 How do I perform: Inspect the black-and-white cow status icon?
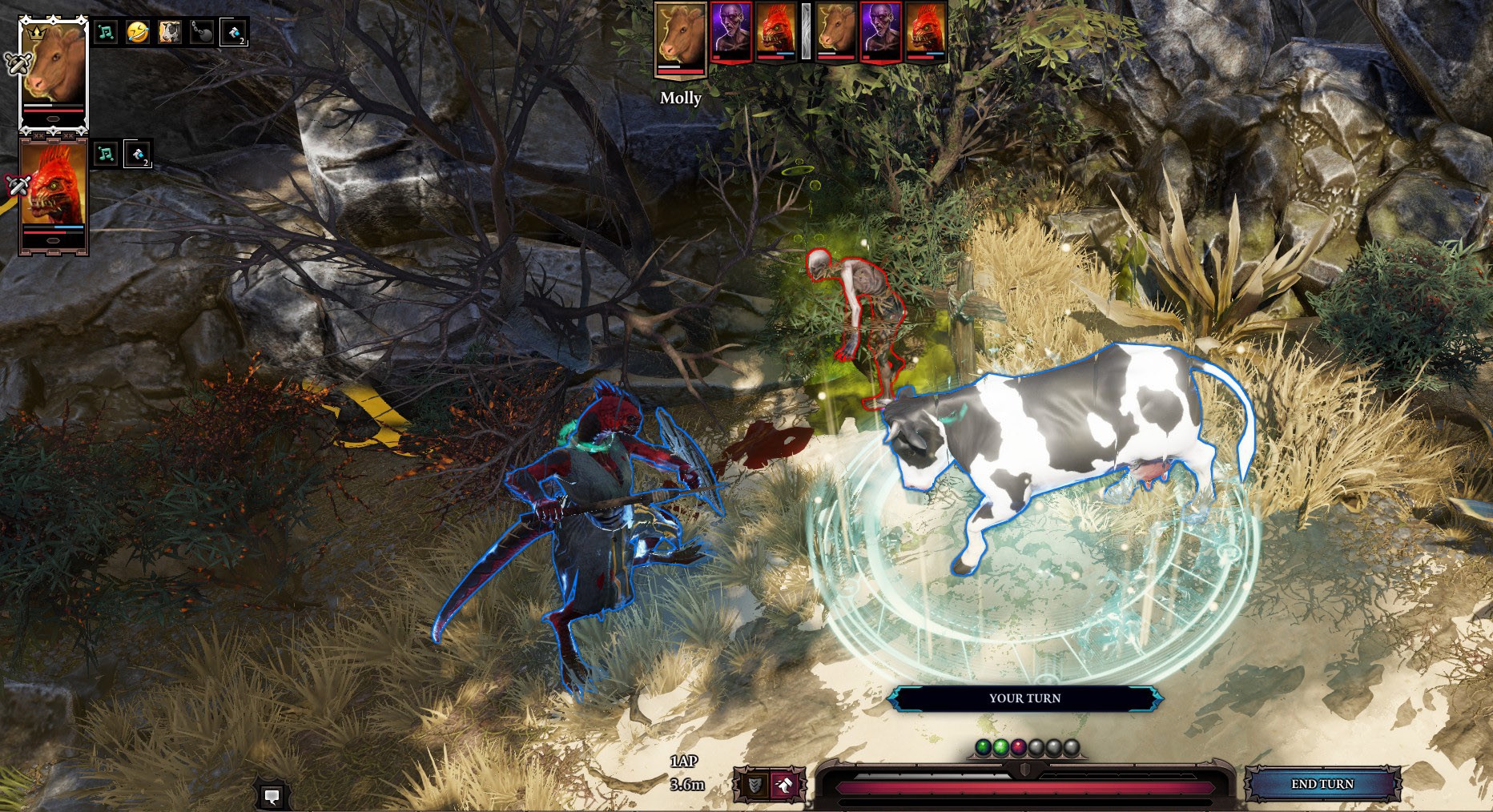point(169,33)
